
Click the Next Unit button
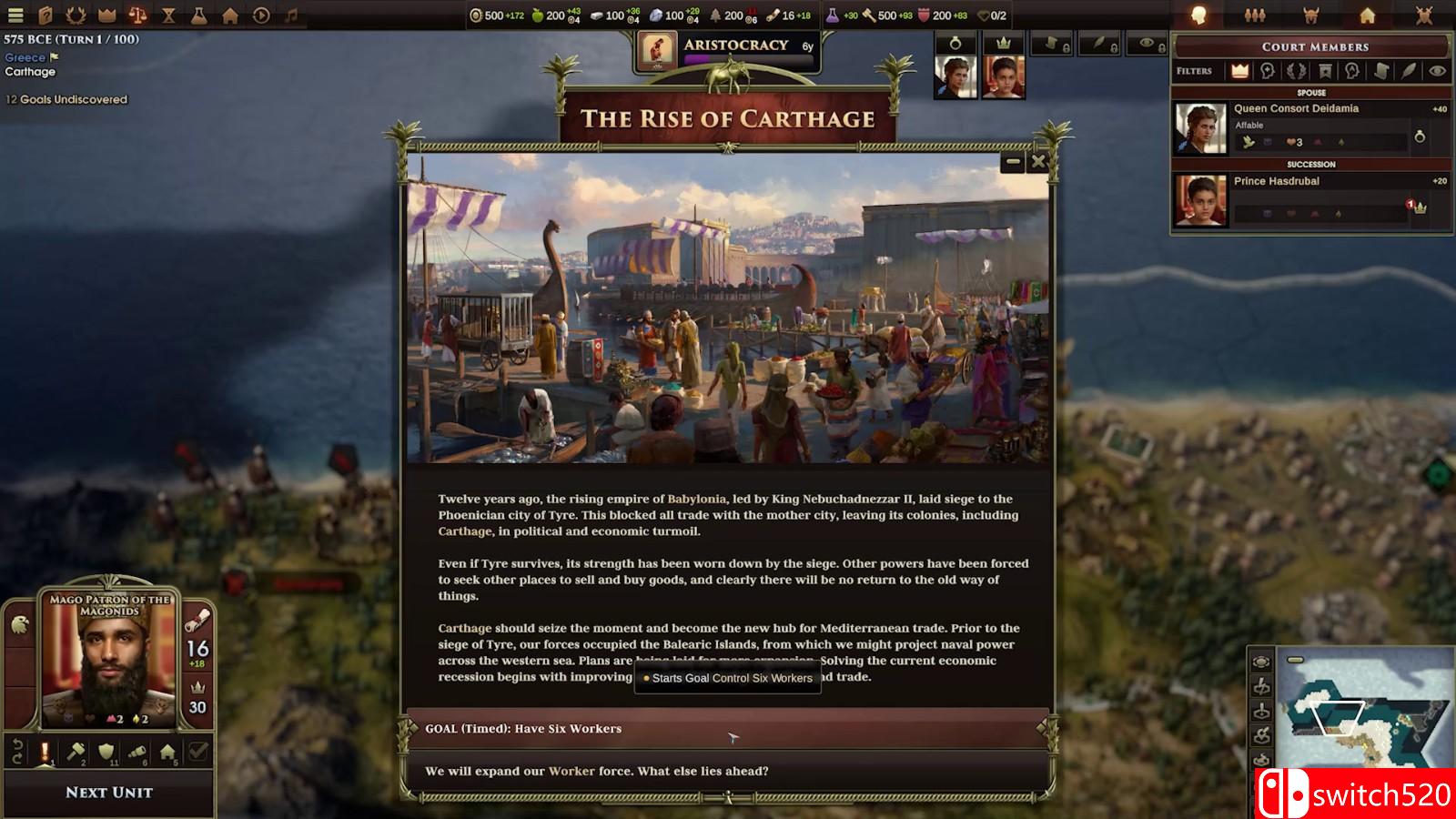pyautogui.click(x=109, y=793)
